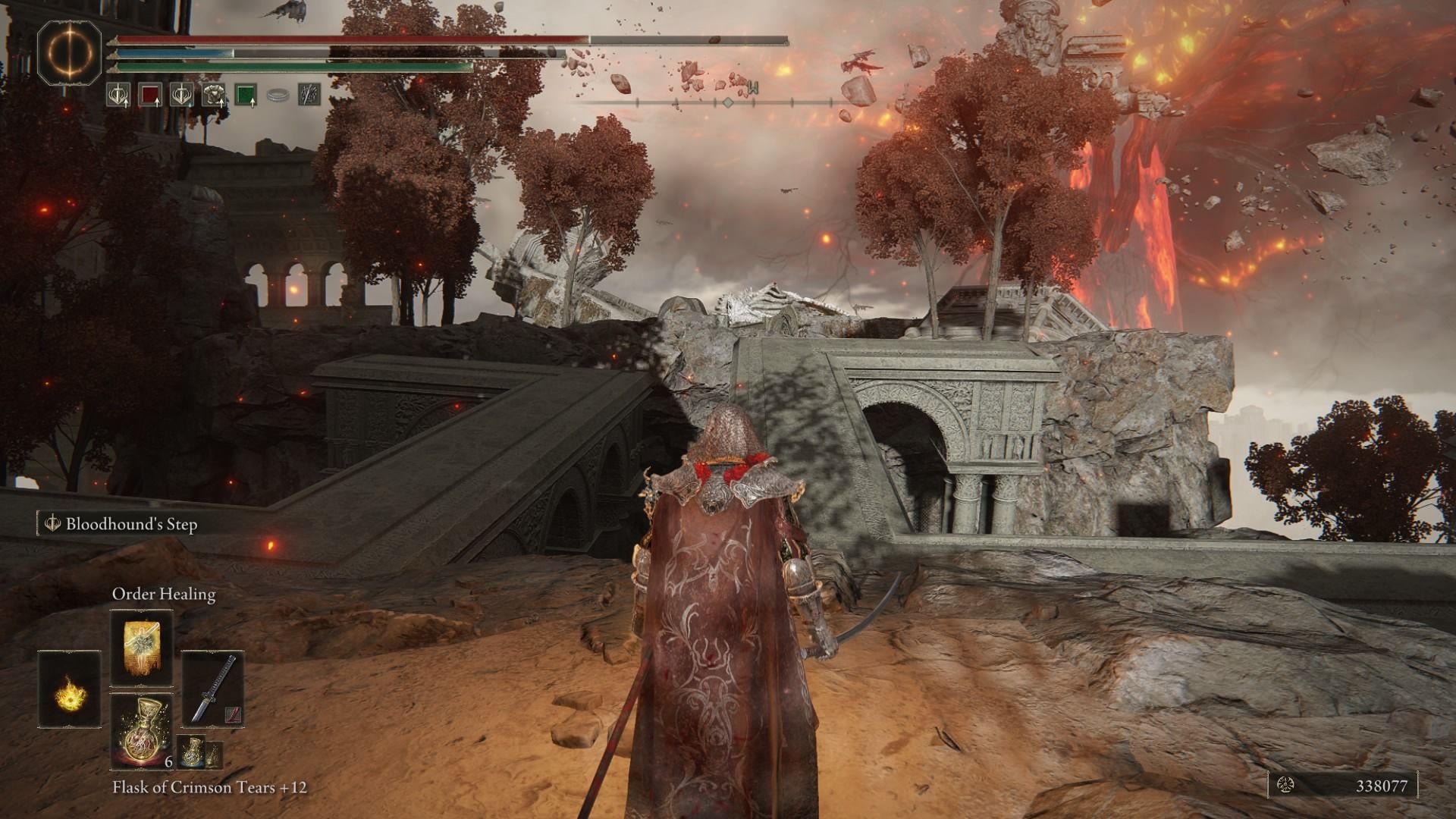Screen dimensions: 1456x819
Task: Click the Flask of Crimson Tears +12 label
Action: pos(212,789)
